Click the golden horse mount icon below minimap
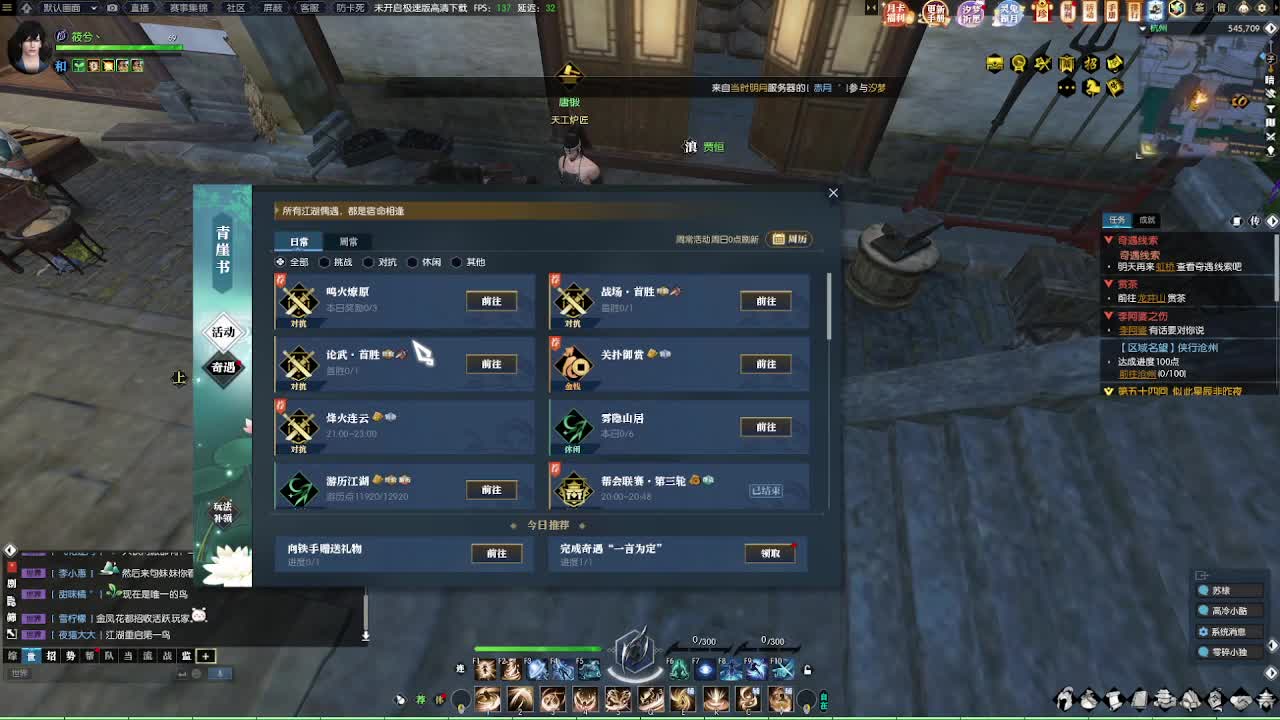 (x=1092, y=88)
